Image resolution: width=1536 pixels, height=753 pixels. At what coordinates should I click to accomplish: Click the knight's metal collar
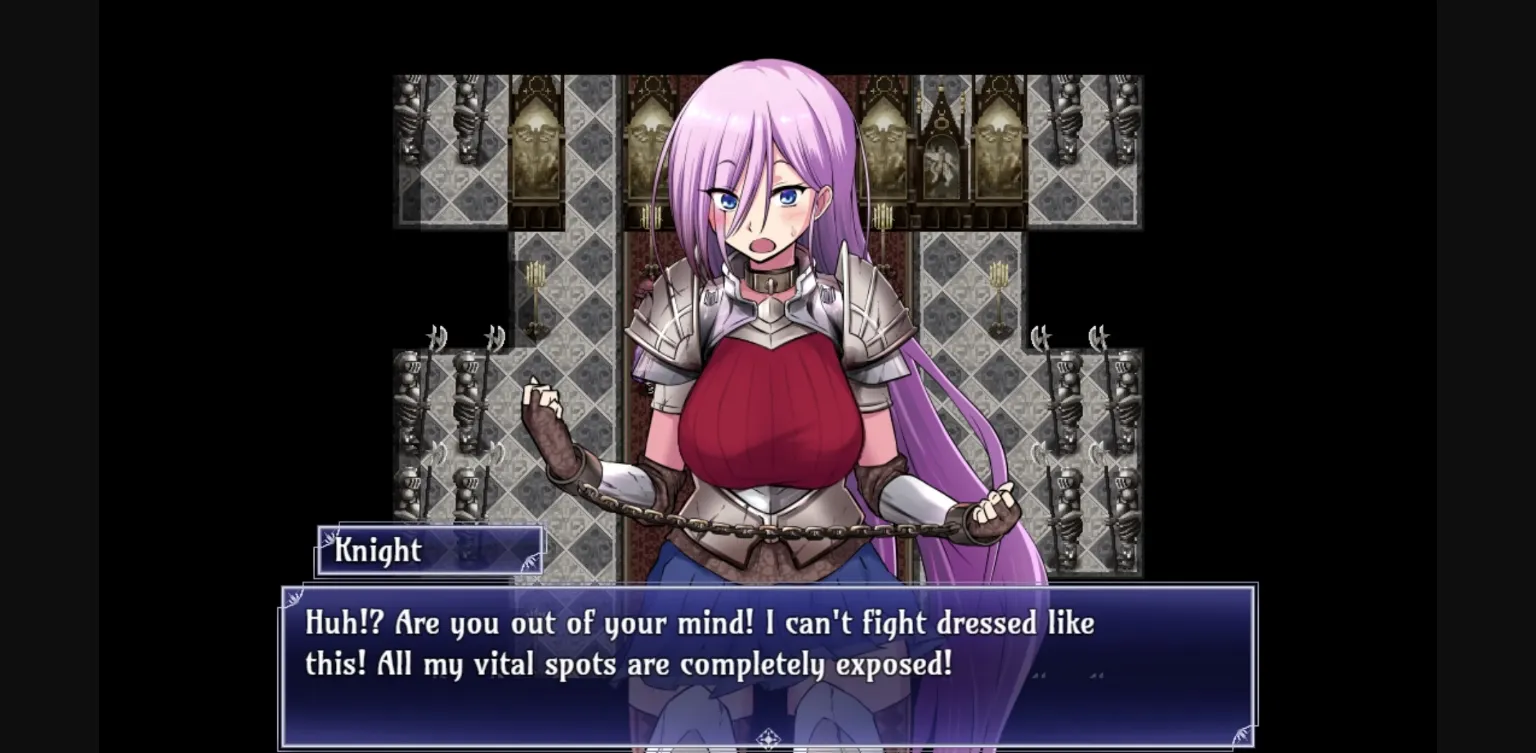pos(770,283)
